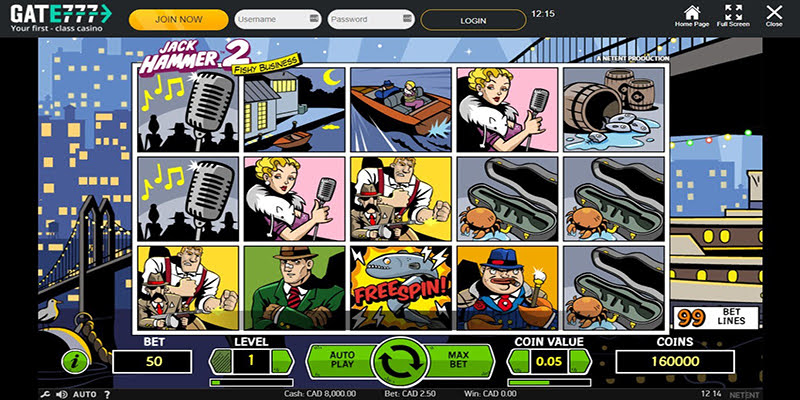Focus the Password input field
The width and height of the screenshot is (800, 400).
point(370,19)
